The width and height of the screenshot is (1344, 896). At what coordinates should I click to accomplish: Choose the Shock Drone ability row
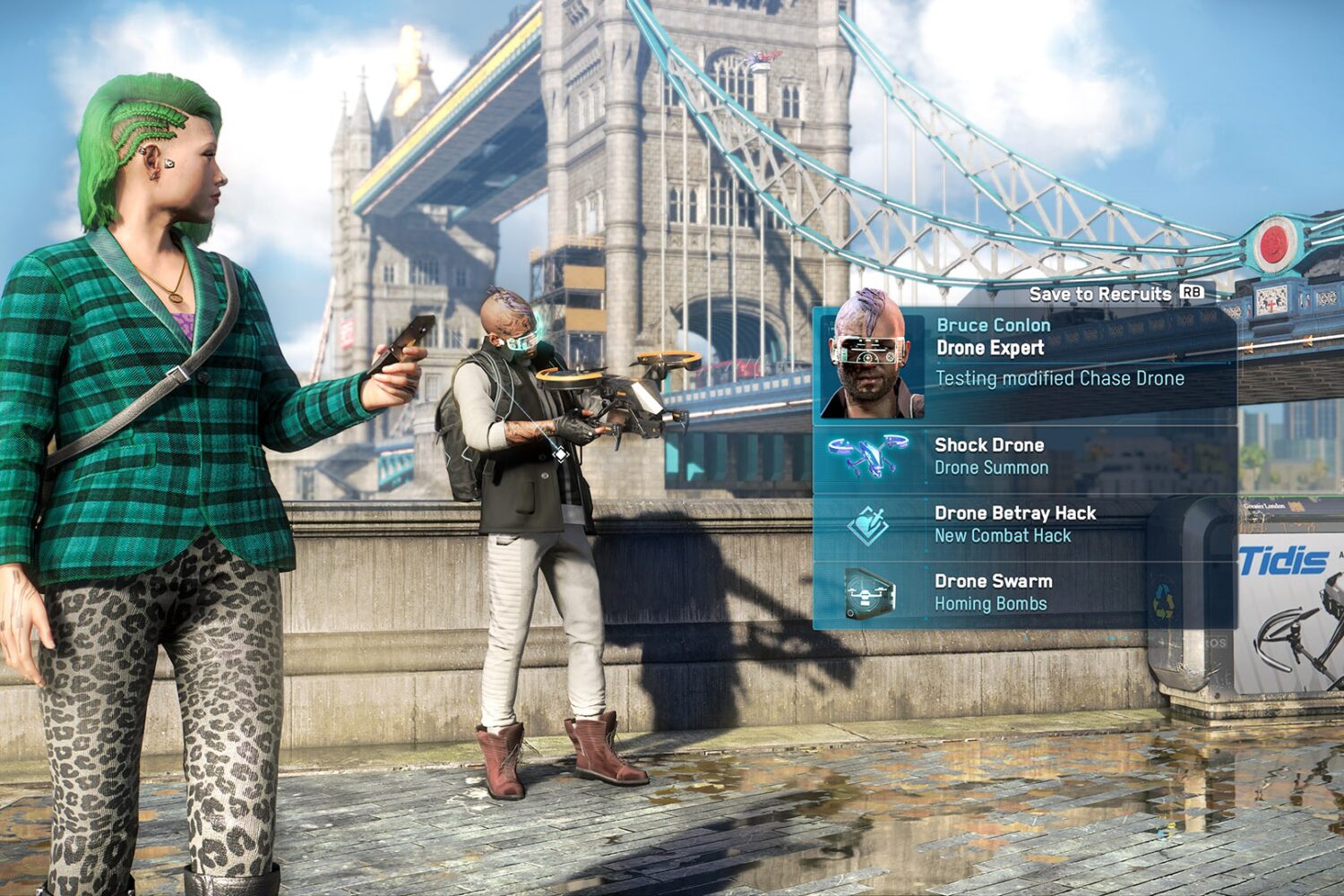point(1024,456)
